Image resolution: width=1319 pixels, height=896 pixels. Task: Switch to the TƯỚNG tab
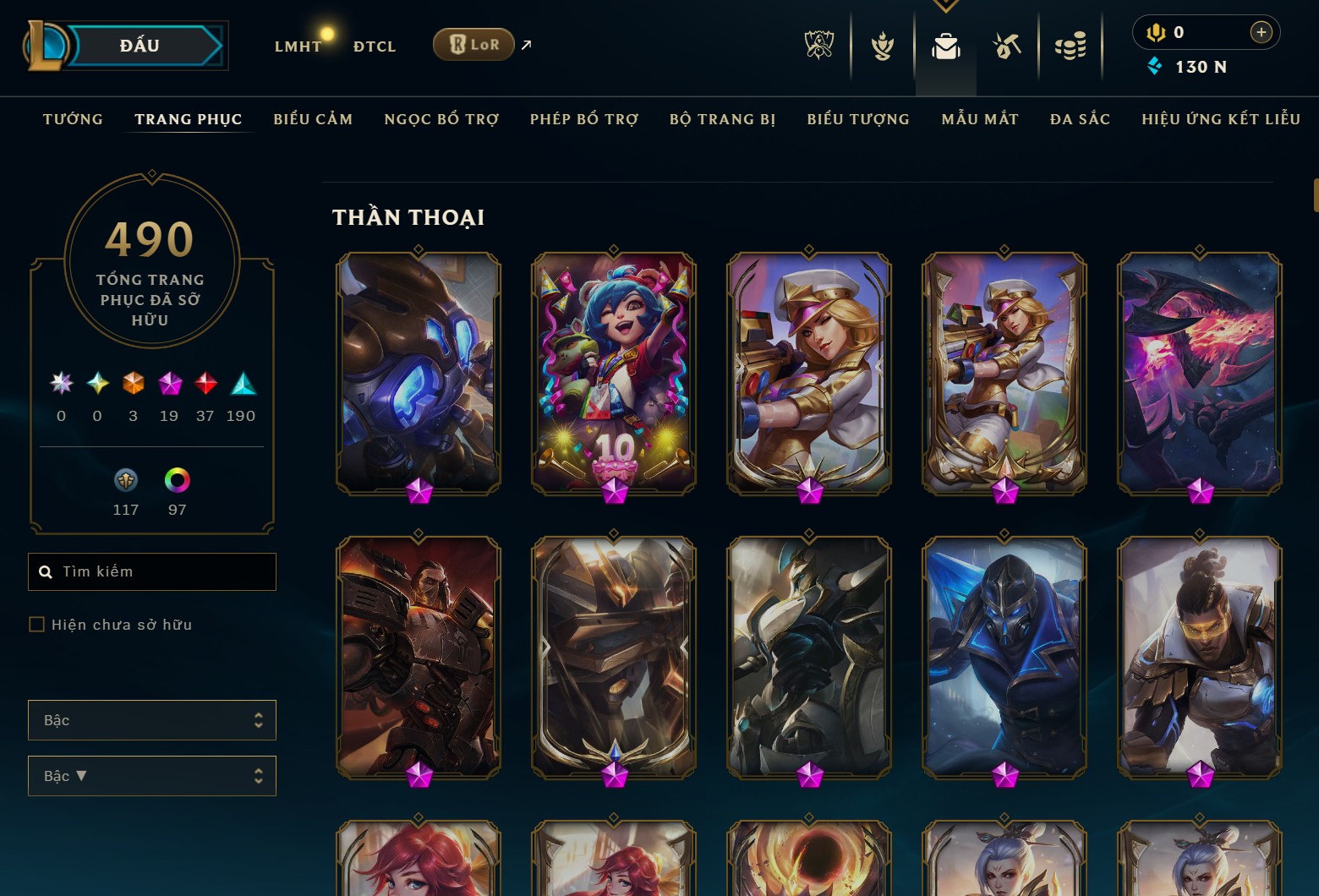pos(73,119)
